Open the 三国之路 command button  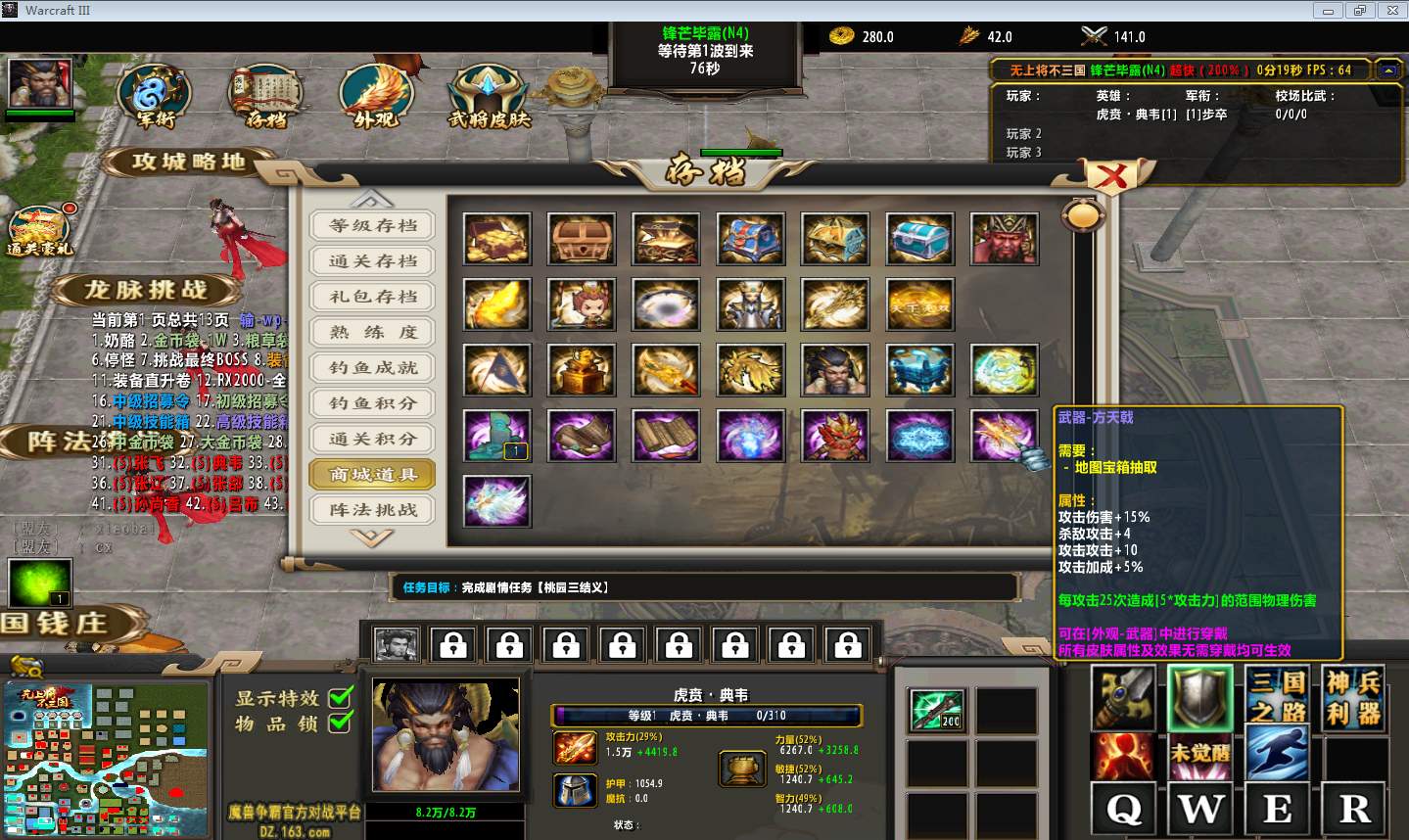1278,696
